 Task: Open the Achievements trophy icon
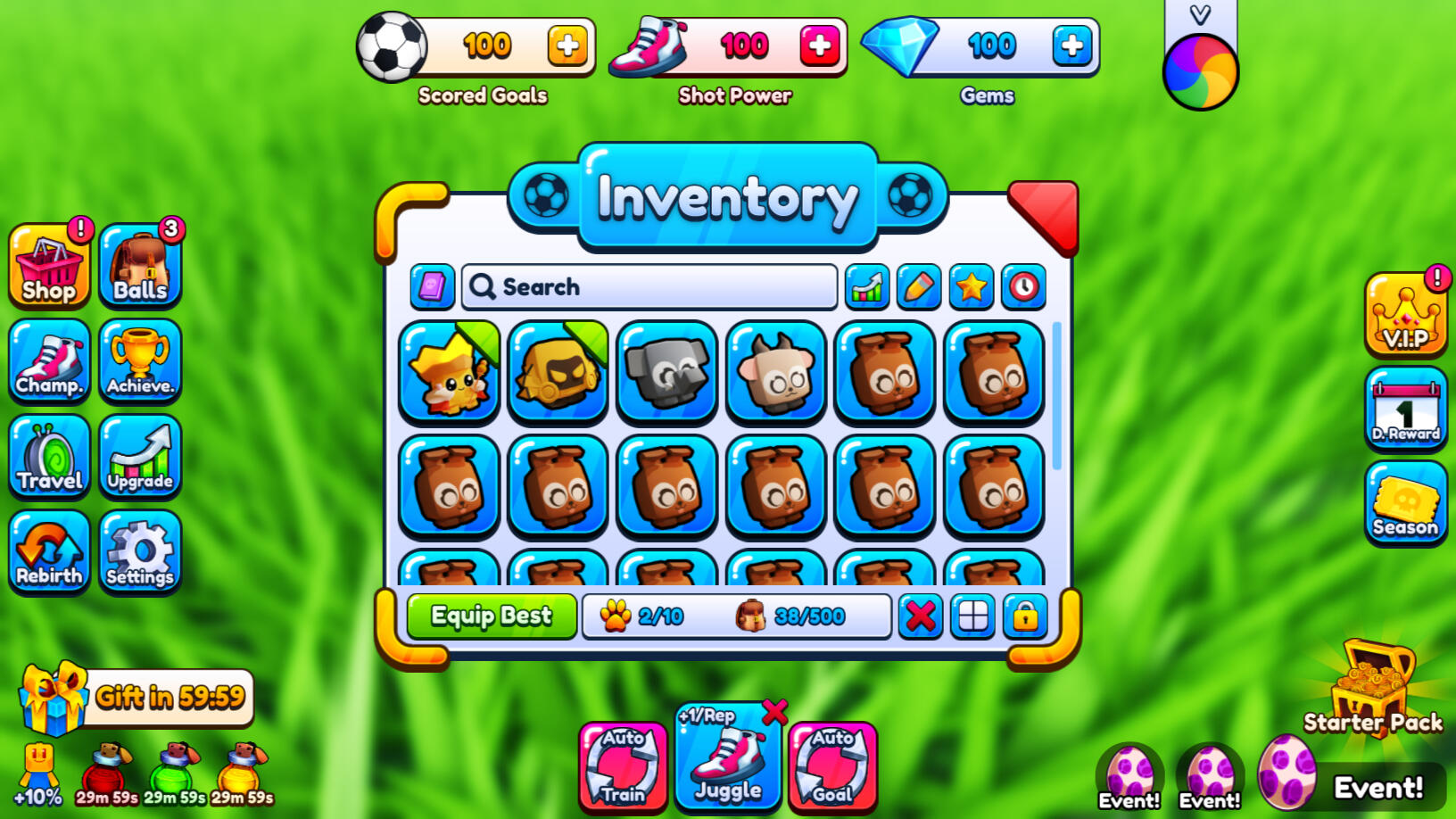click(141, 362)
